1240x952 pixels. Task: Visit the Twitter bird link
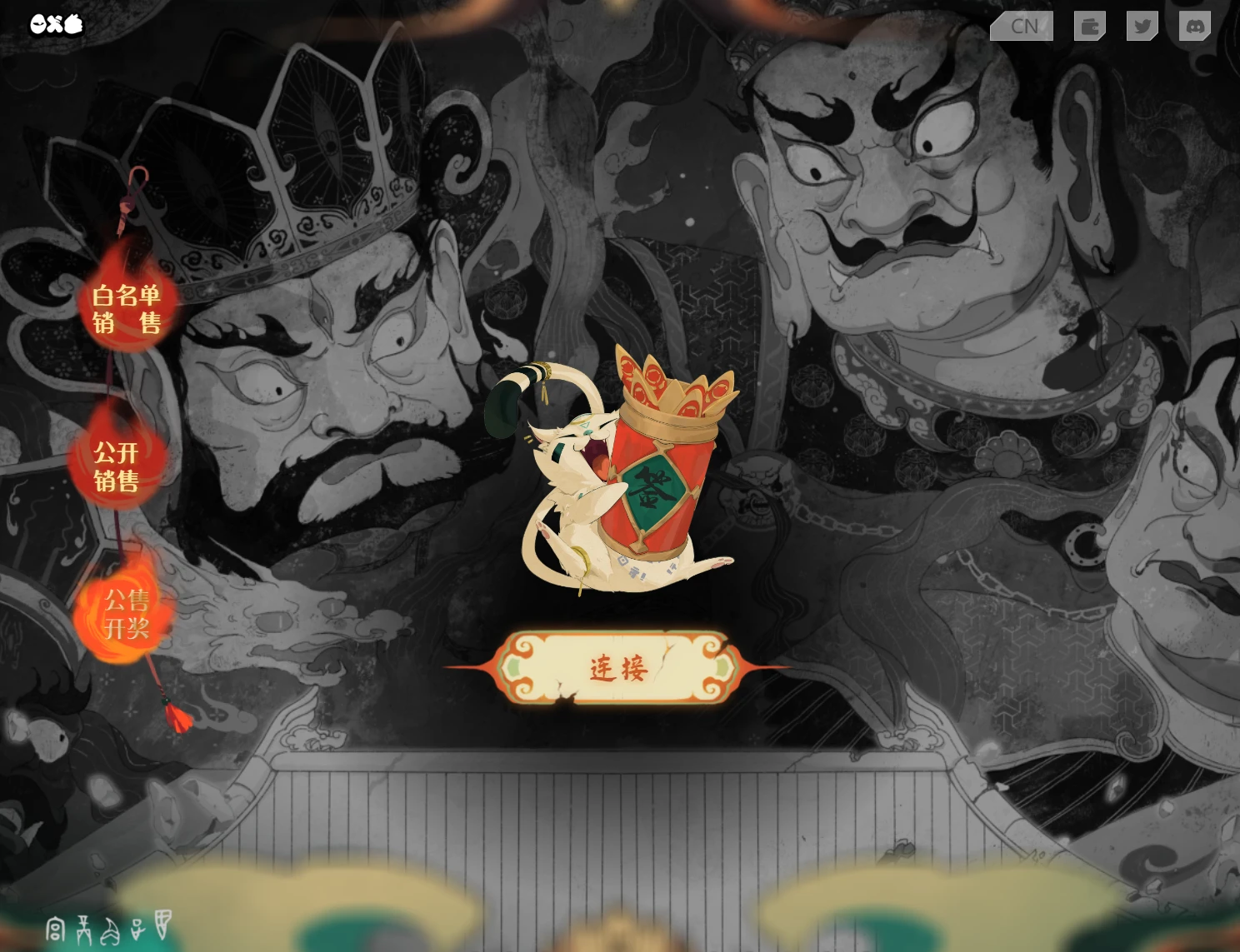coord(1142,26)
